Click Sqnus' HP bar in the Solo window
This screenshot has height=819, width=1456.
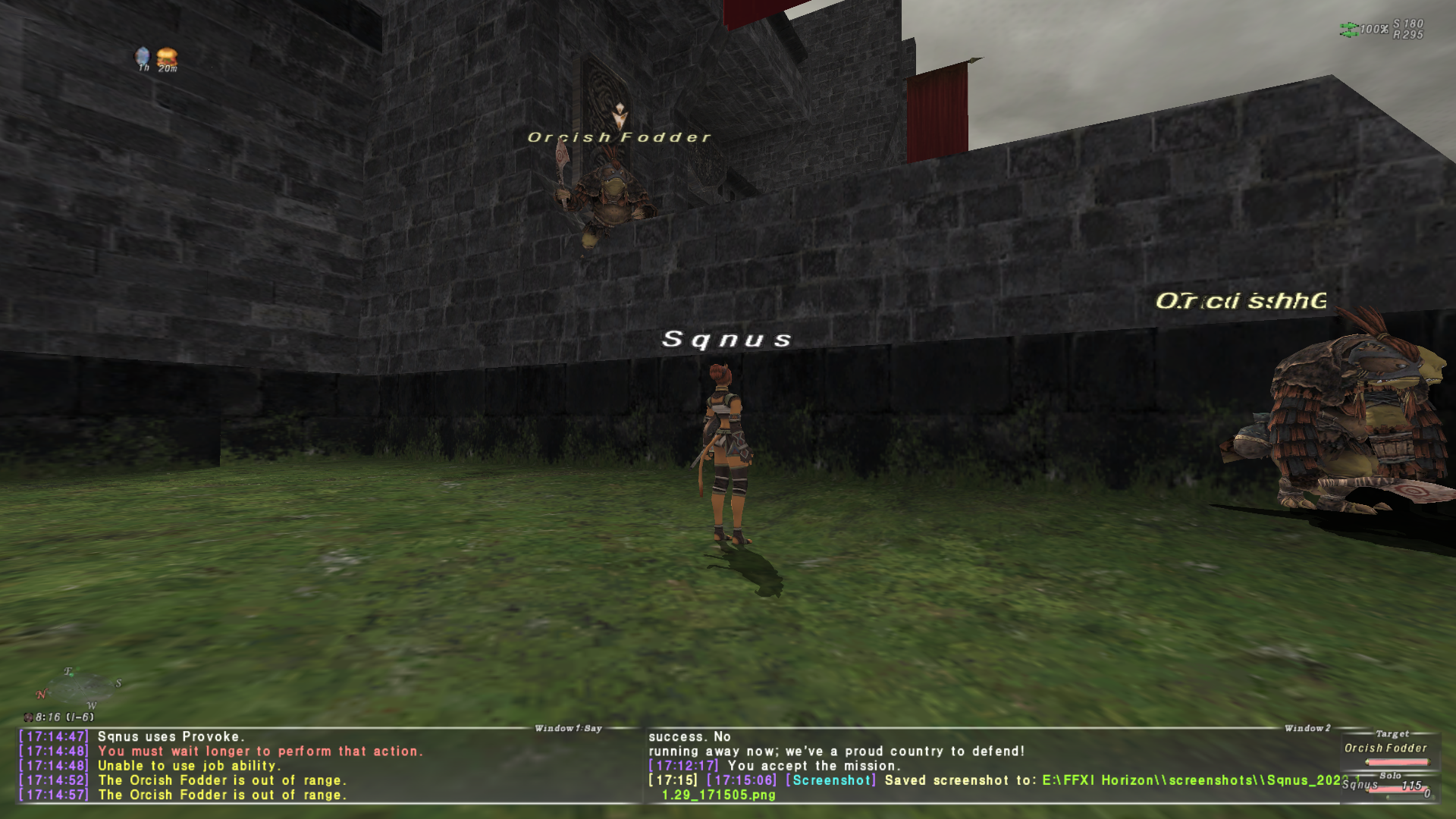pyautogui.click(x=1398, y=790)
